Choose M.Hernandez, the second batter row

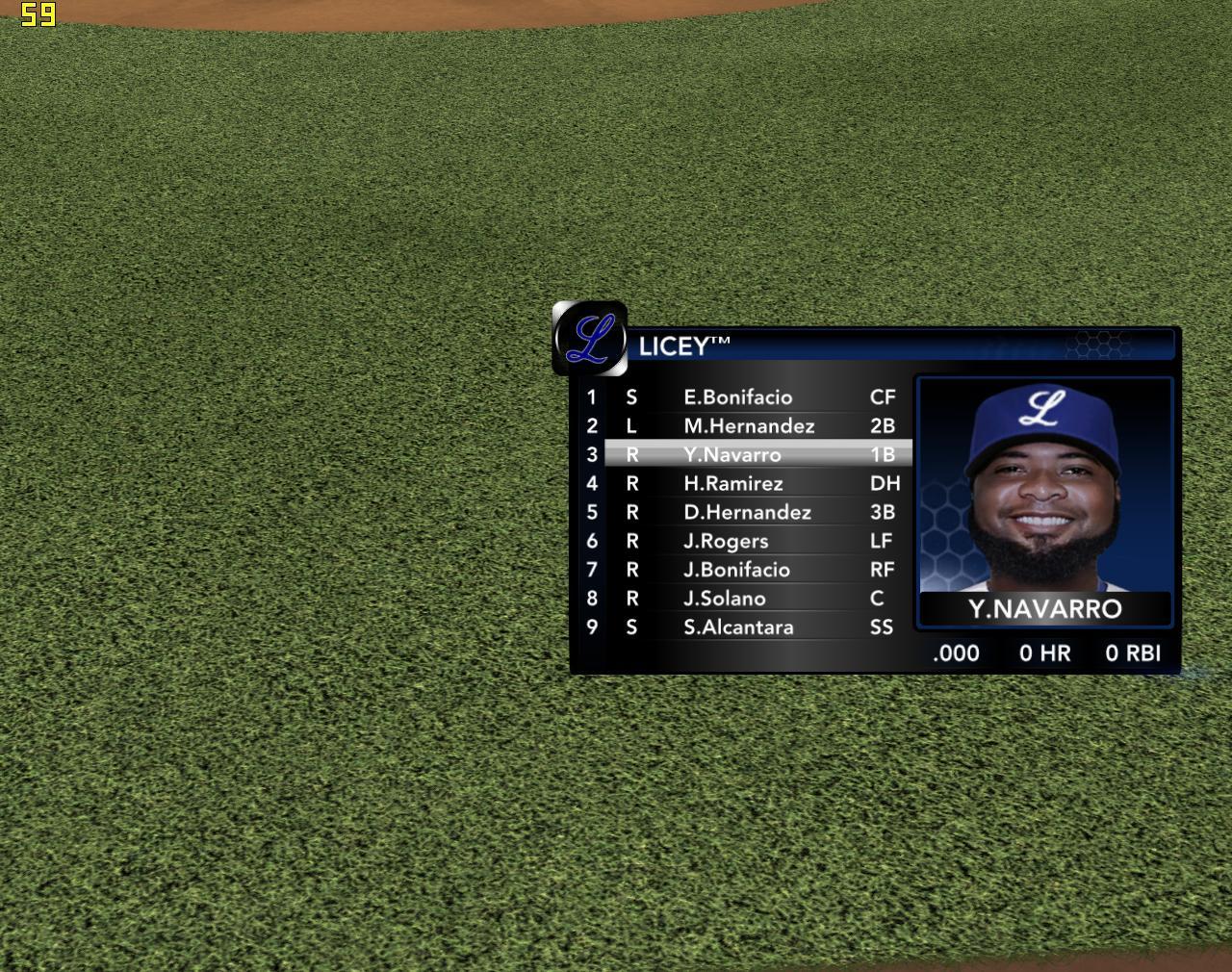pyautogui.click(x=749, y=426)
